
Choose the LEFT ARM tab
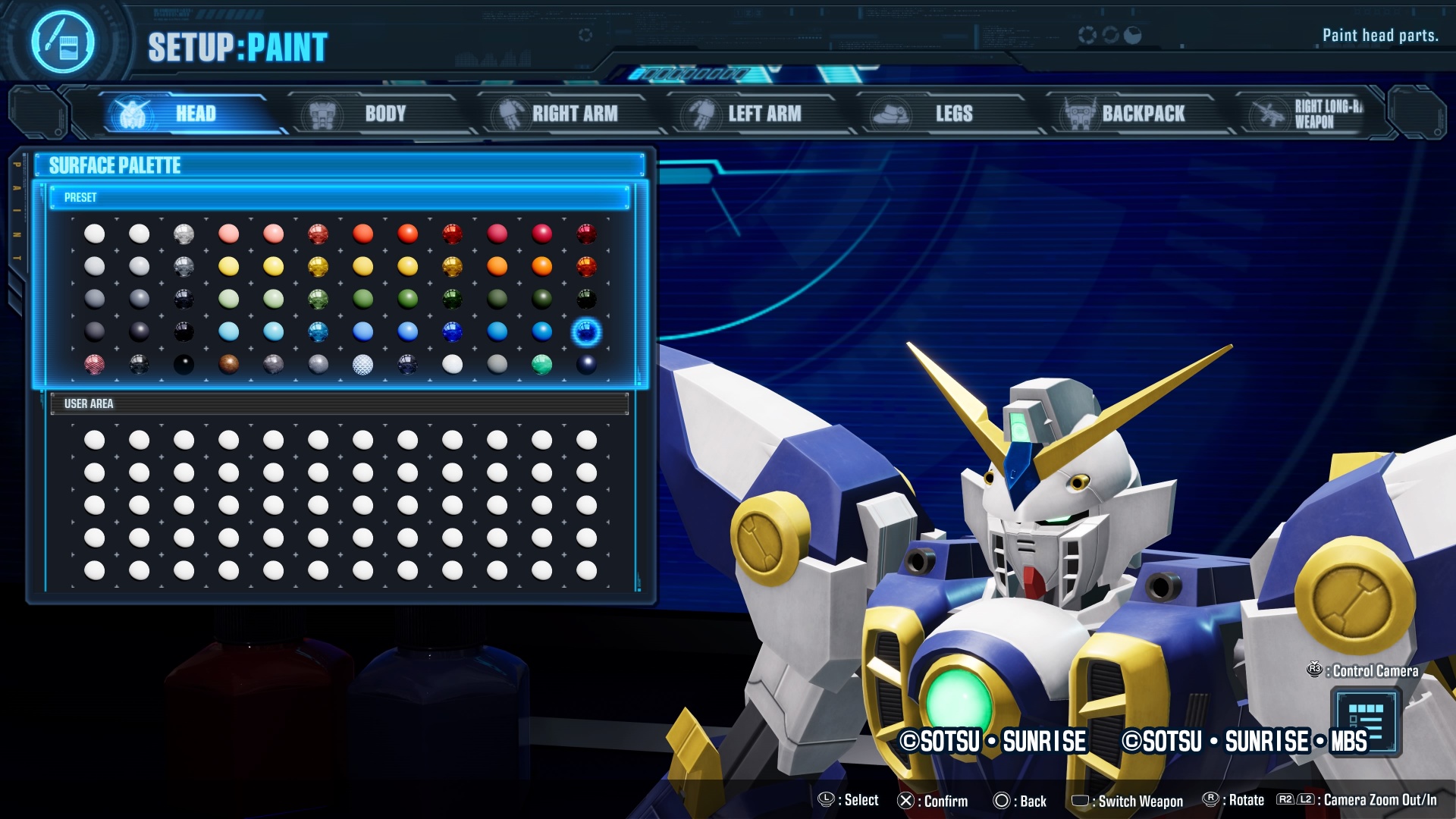[755, 114]
